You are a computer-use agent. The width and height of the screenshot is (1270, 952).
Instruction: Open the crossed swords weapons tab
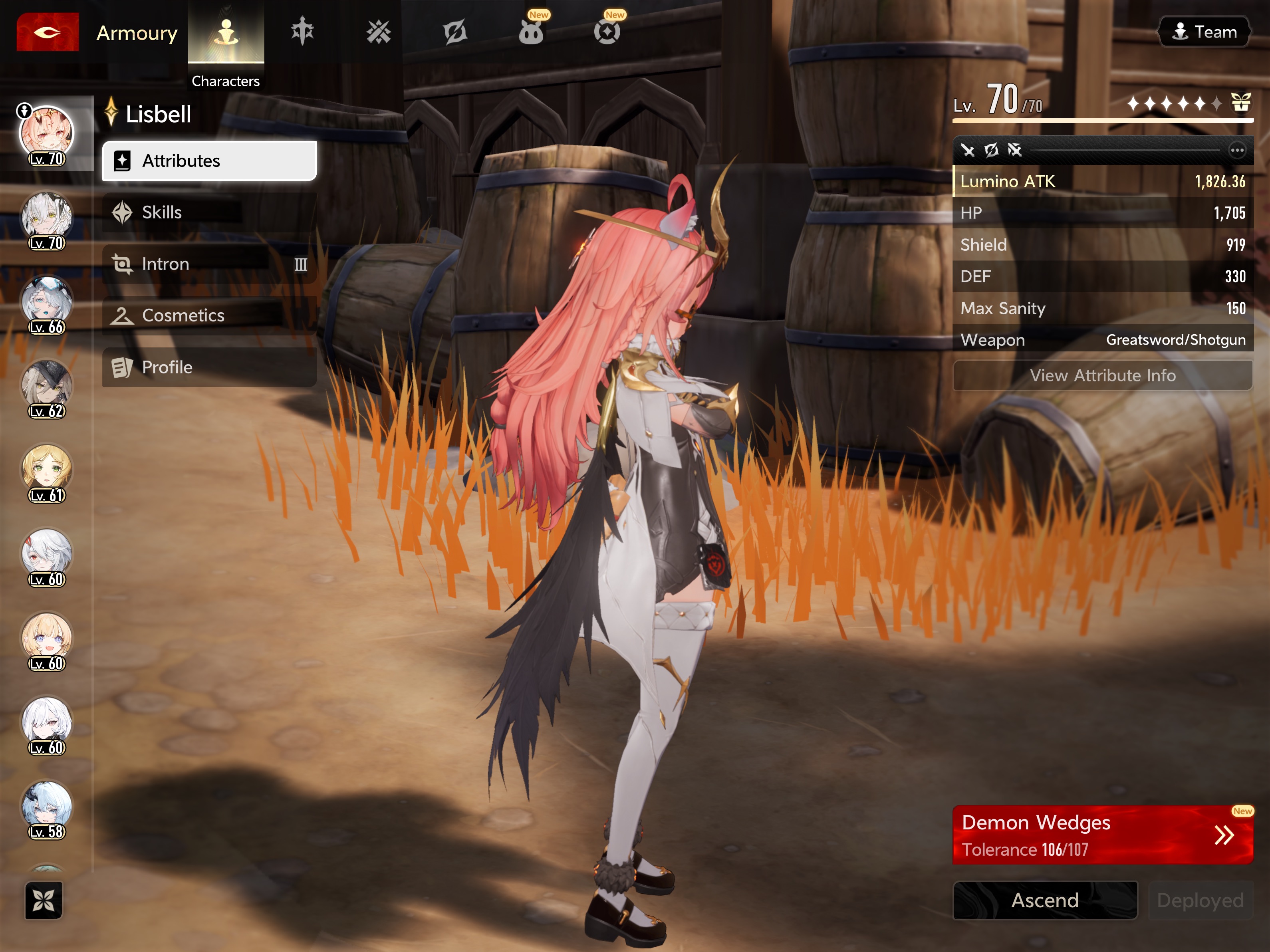coord(378,32)
